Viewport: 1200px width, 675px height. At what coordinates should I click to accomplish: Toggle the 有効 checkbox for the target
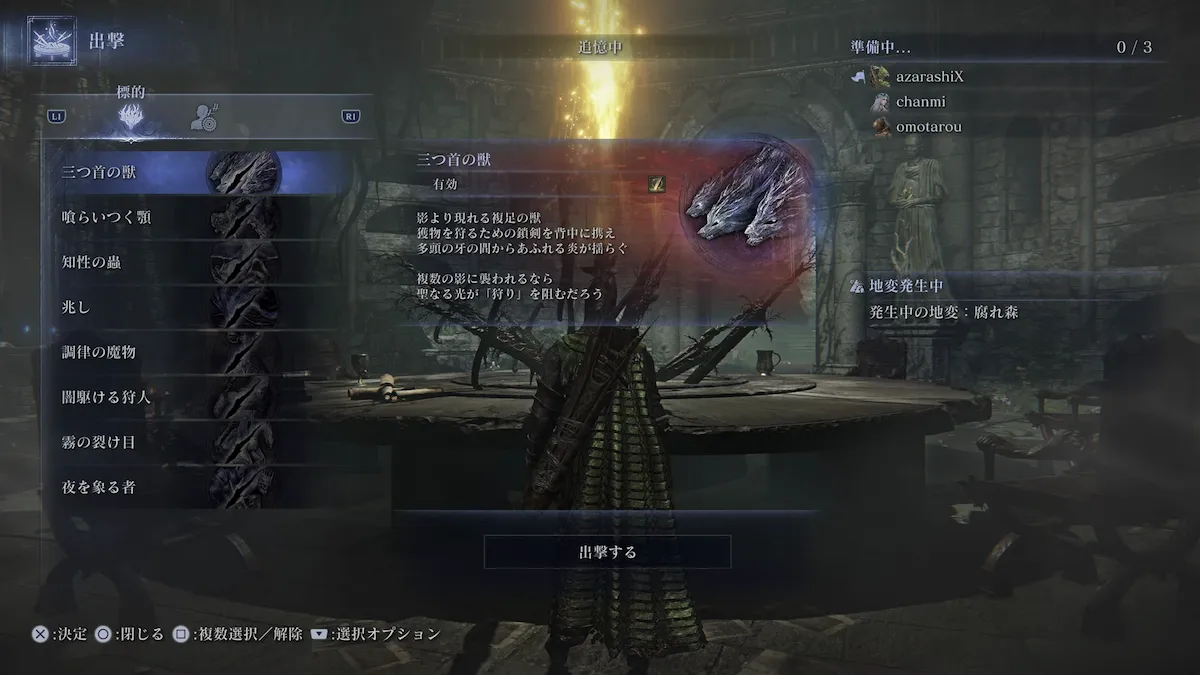657,184
